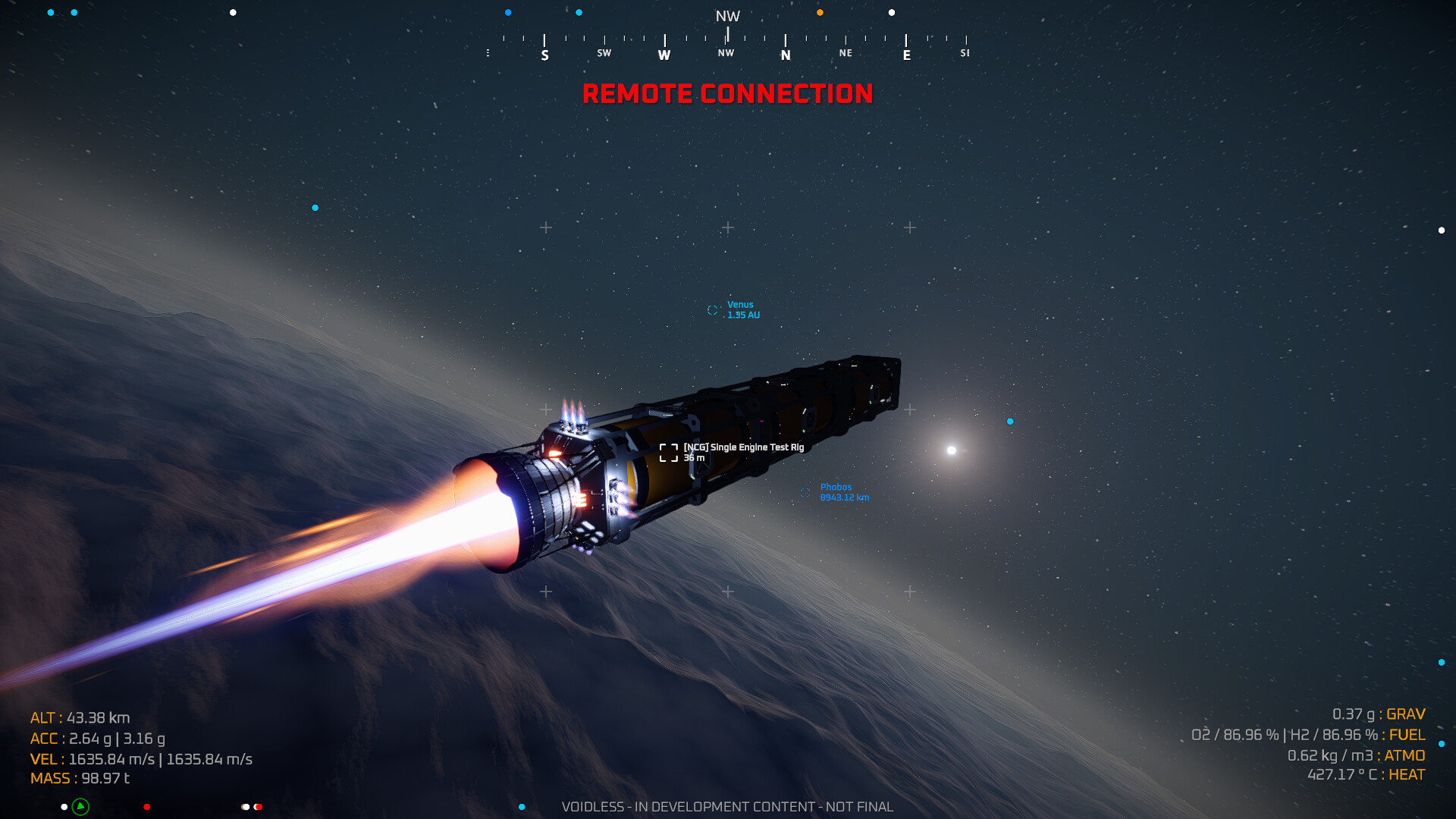Screen dimensions: 1456x819
Task: Toggle the white indicator beside the red bottom-right light
Action: [x=244, y=807]
